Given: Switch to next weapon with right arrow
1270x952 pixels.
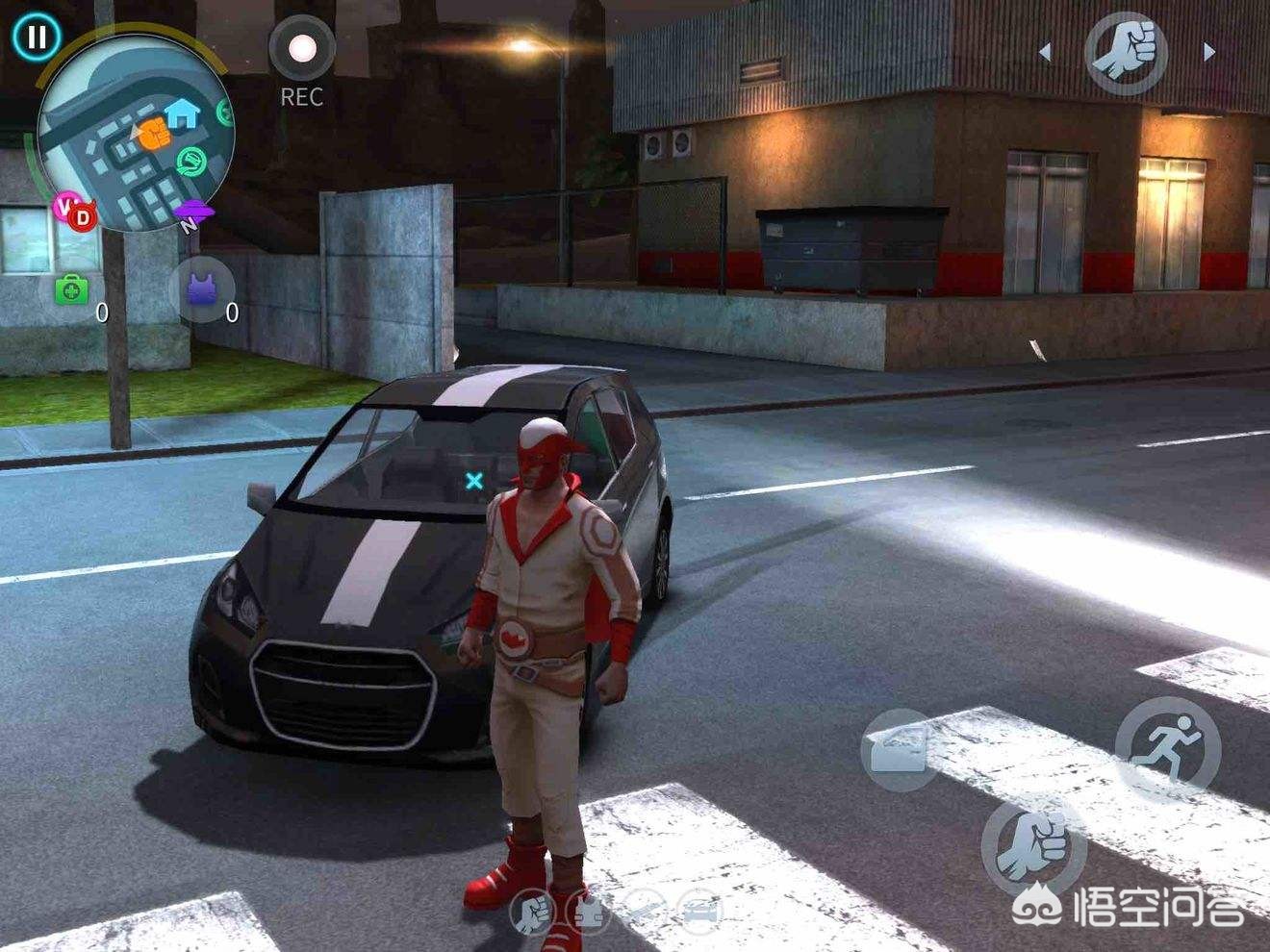Looking at the screenshot, I should click(1209, 53).
